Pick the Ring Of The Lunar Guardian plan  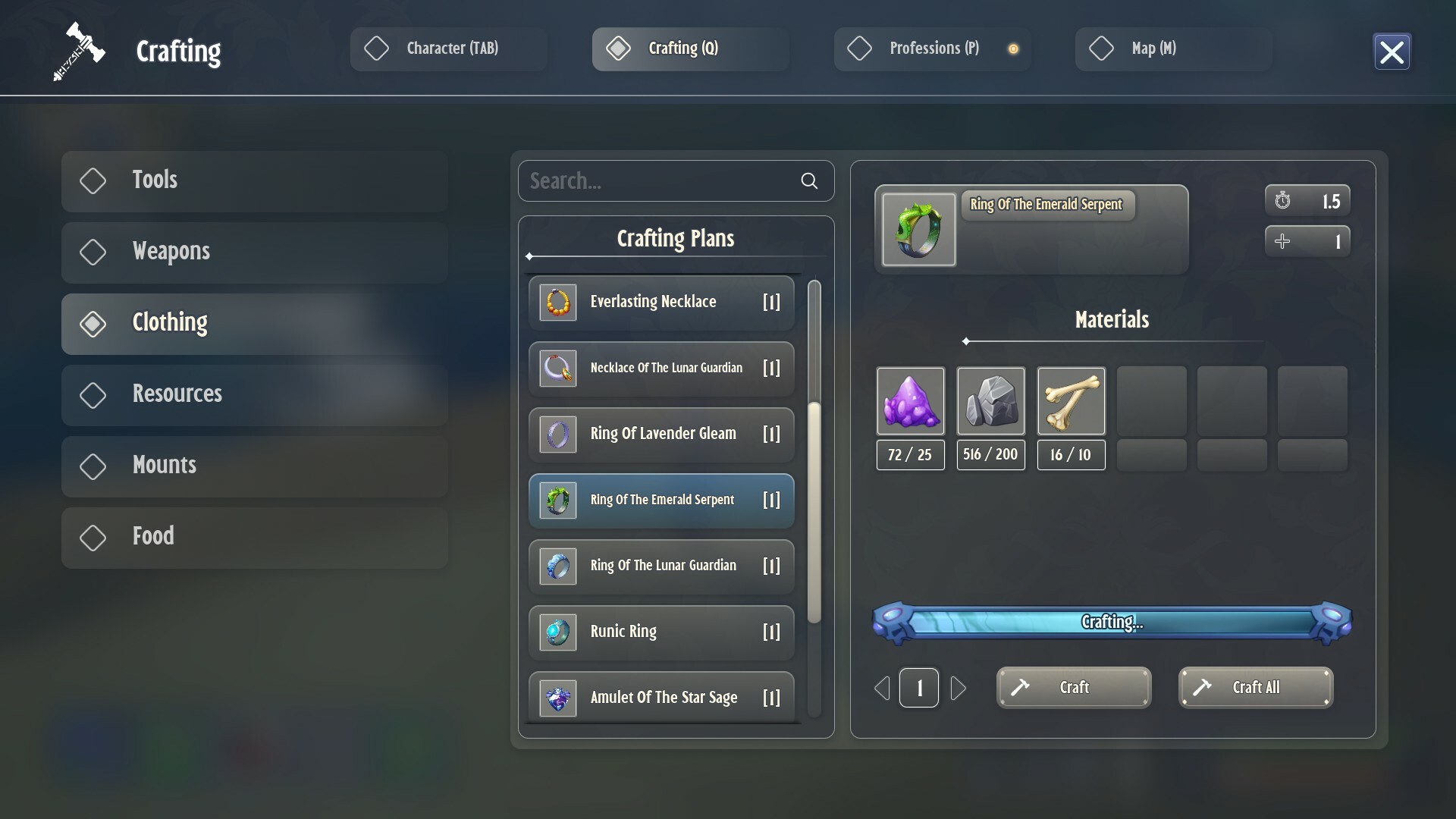[x=661, y=566]
